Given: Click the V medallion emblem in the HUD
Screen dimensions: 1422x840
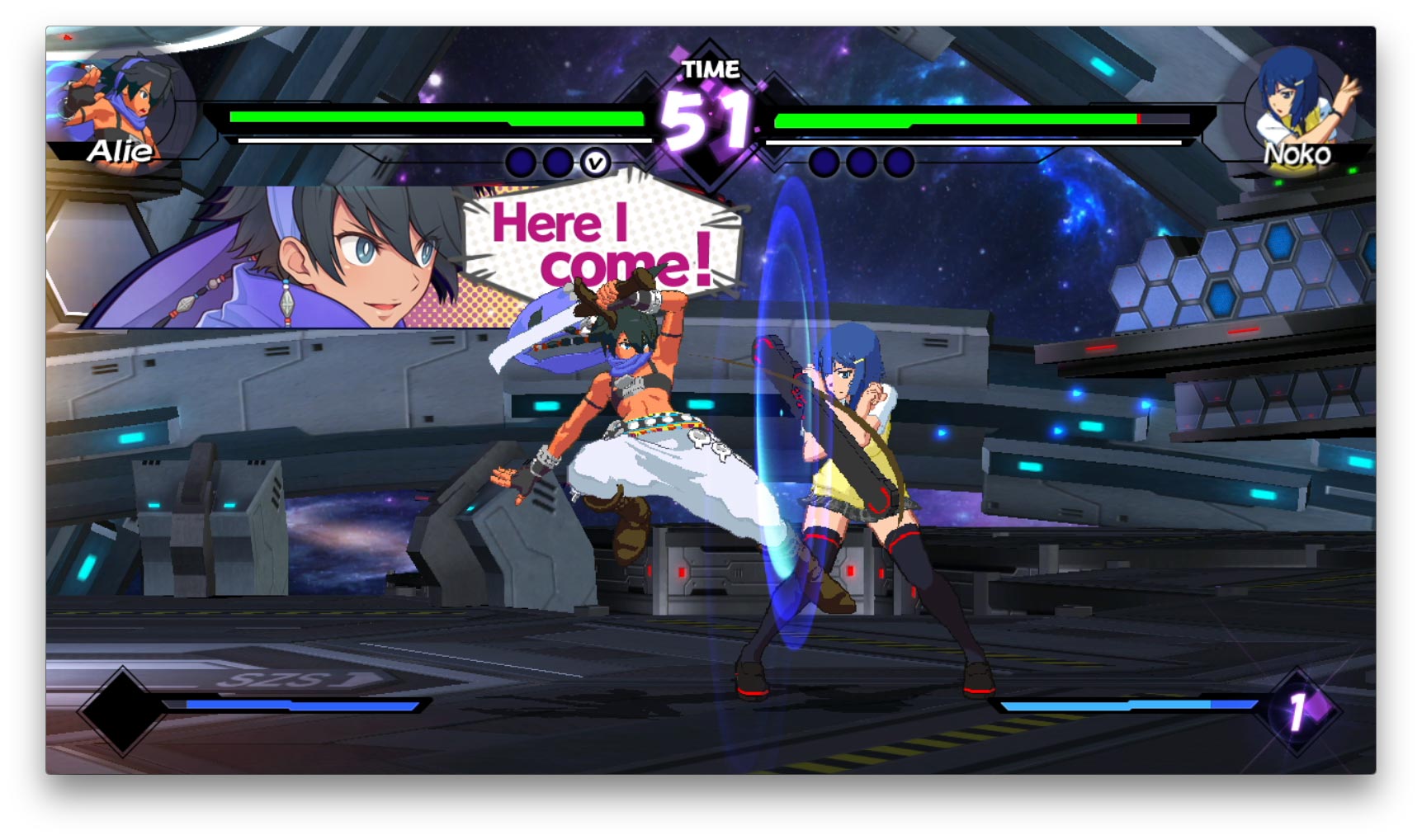Looking at the screenshot, I should [x=596, y=163].
